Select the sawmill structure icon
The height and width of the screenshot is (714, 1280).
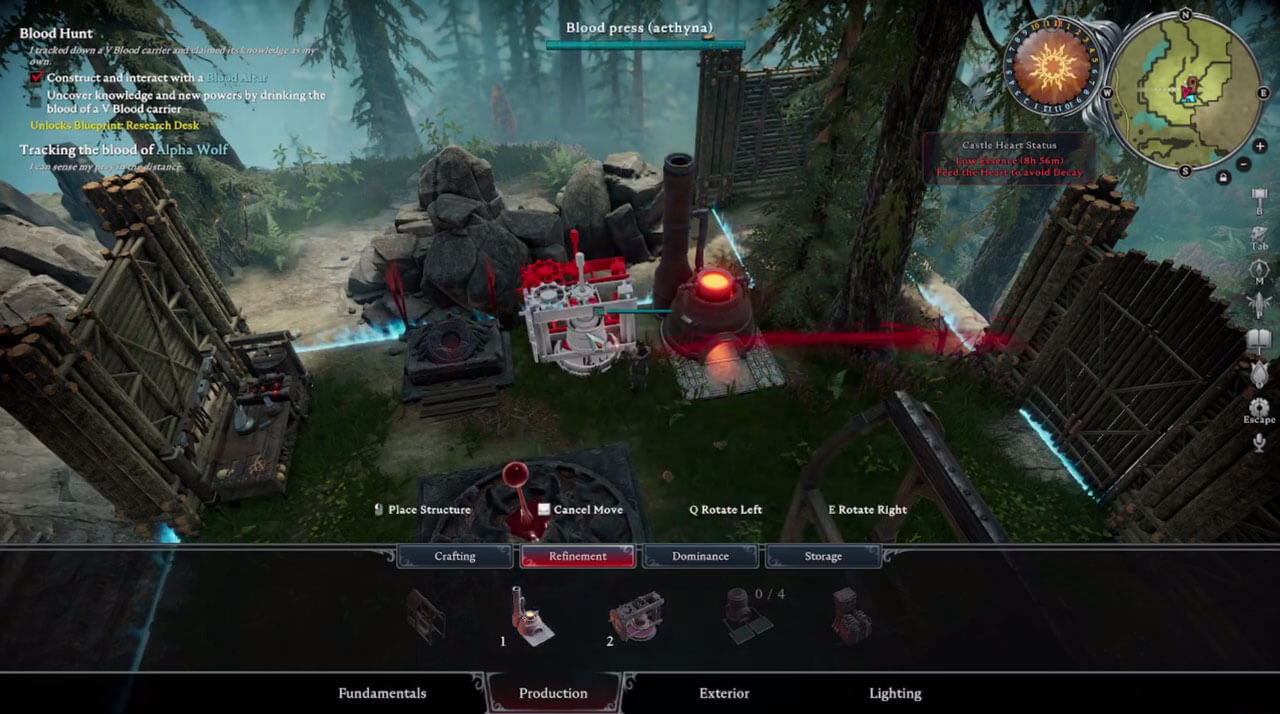click(426, 615)
